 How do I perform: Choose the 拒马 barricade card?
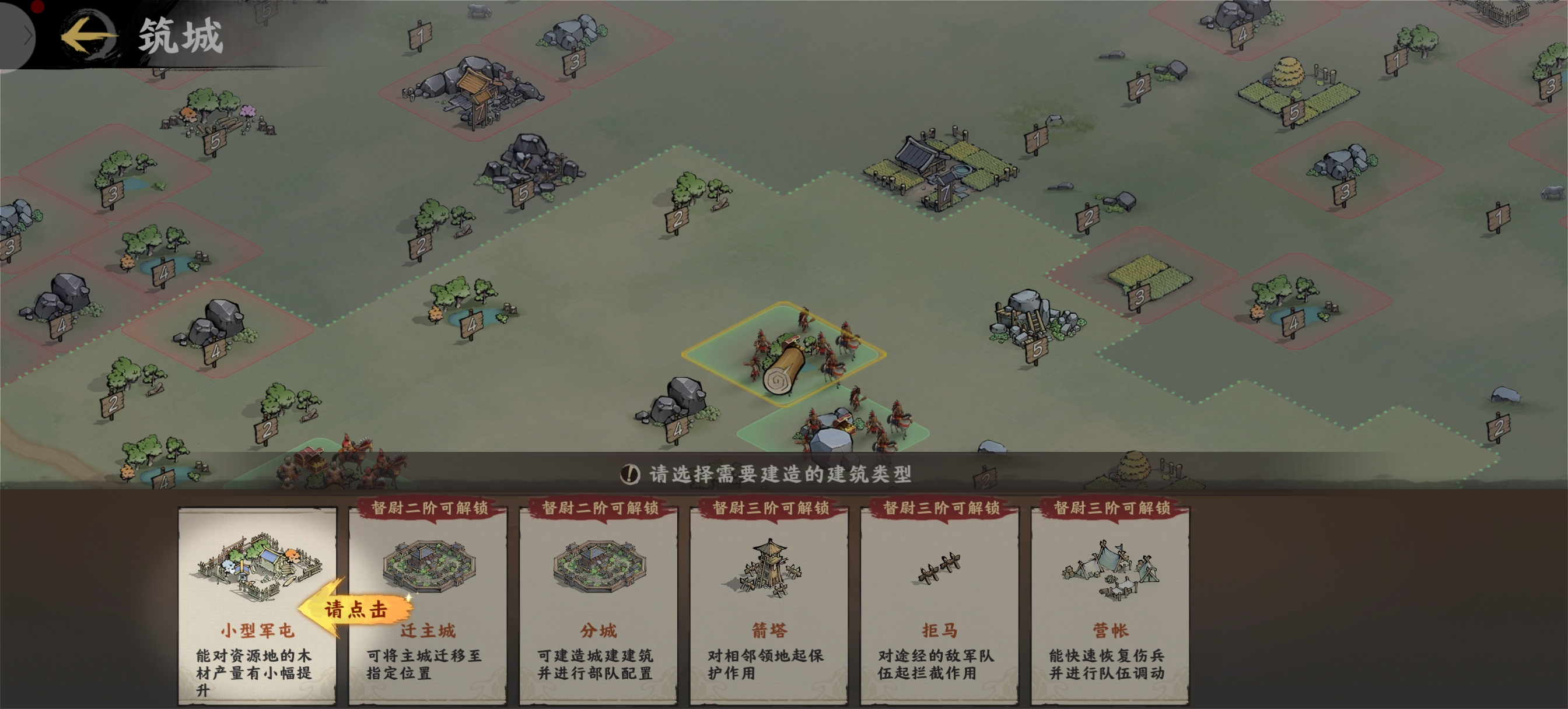coord(939,605)
